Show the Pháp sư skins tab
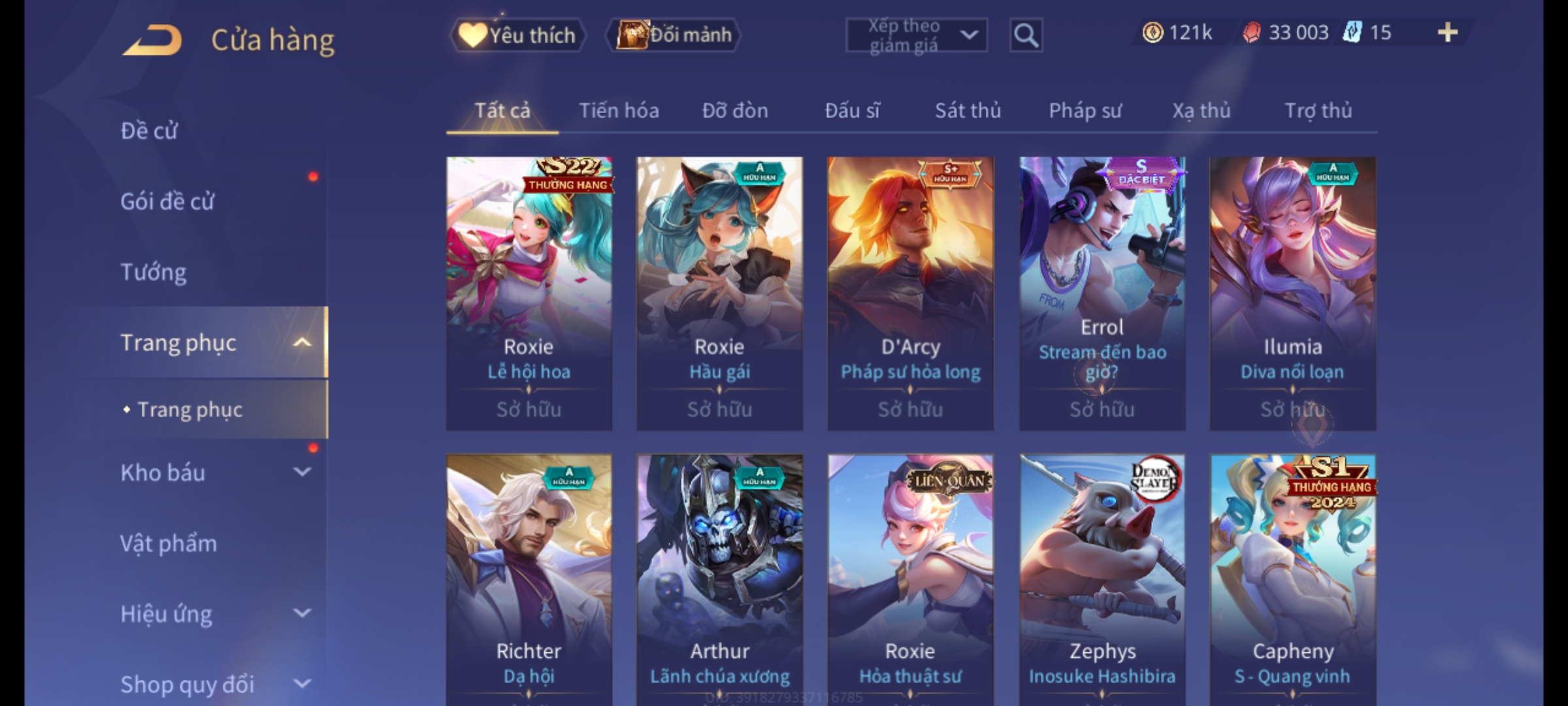1568x706 pixels. pyautogui.click(x=1085, y=110)
